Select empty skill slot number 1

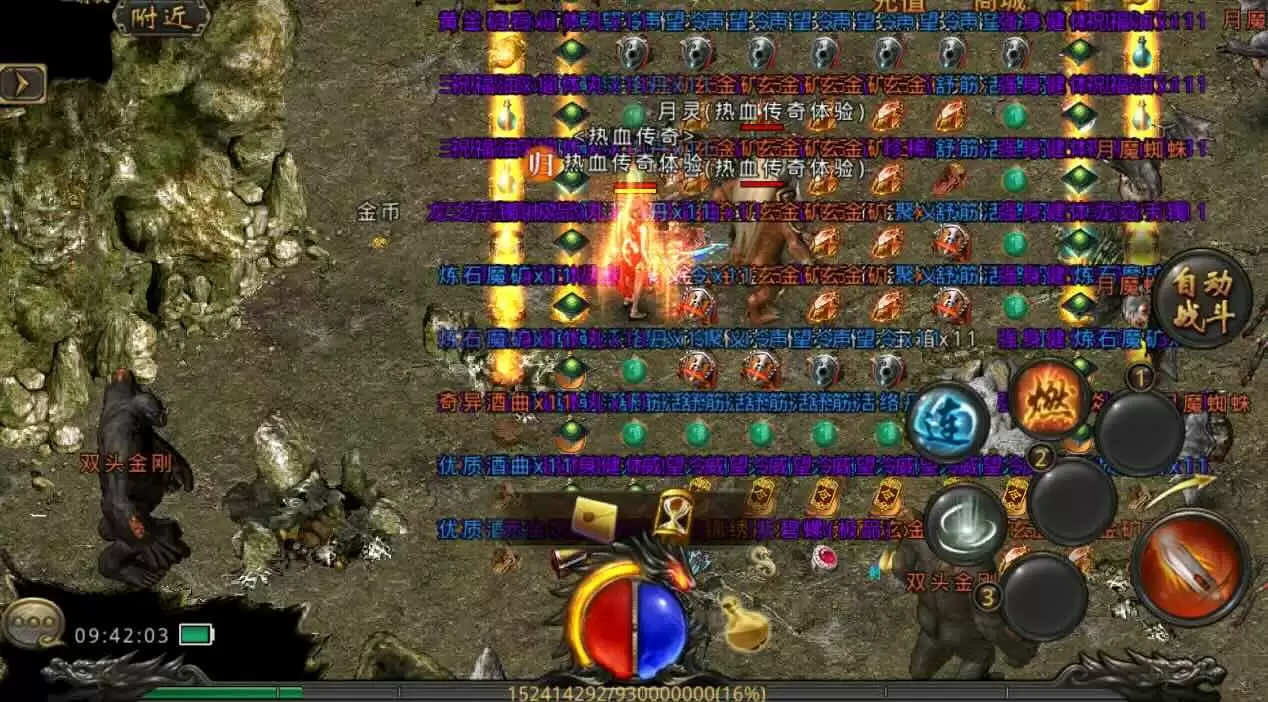1140,431
